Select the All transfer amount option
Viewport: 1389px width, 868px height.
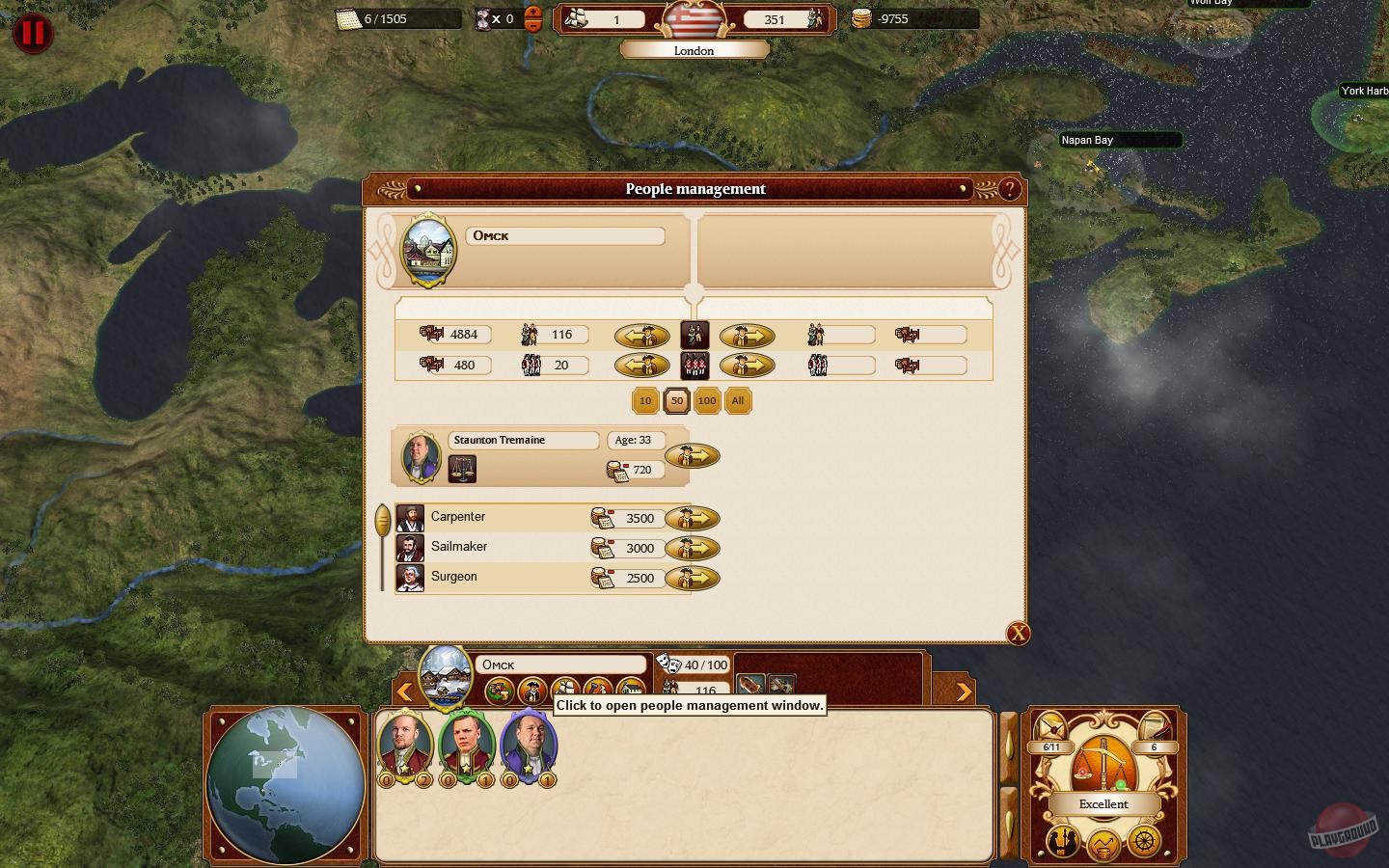pos(737,401)
